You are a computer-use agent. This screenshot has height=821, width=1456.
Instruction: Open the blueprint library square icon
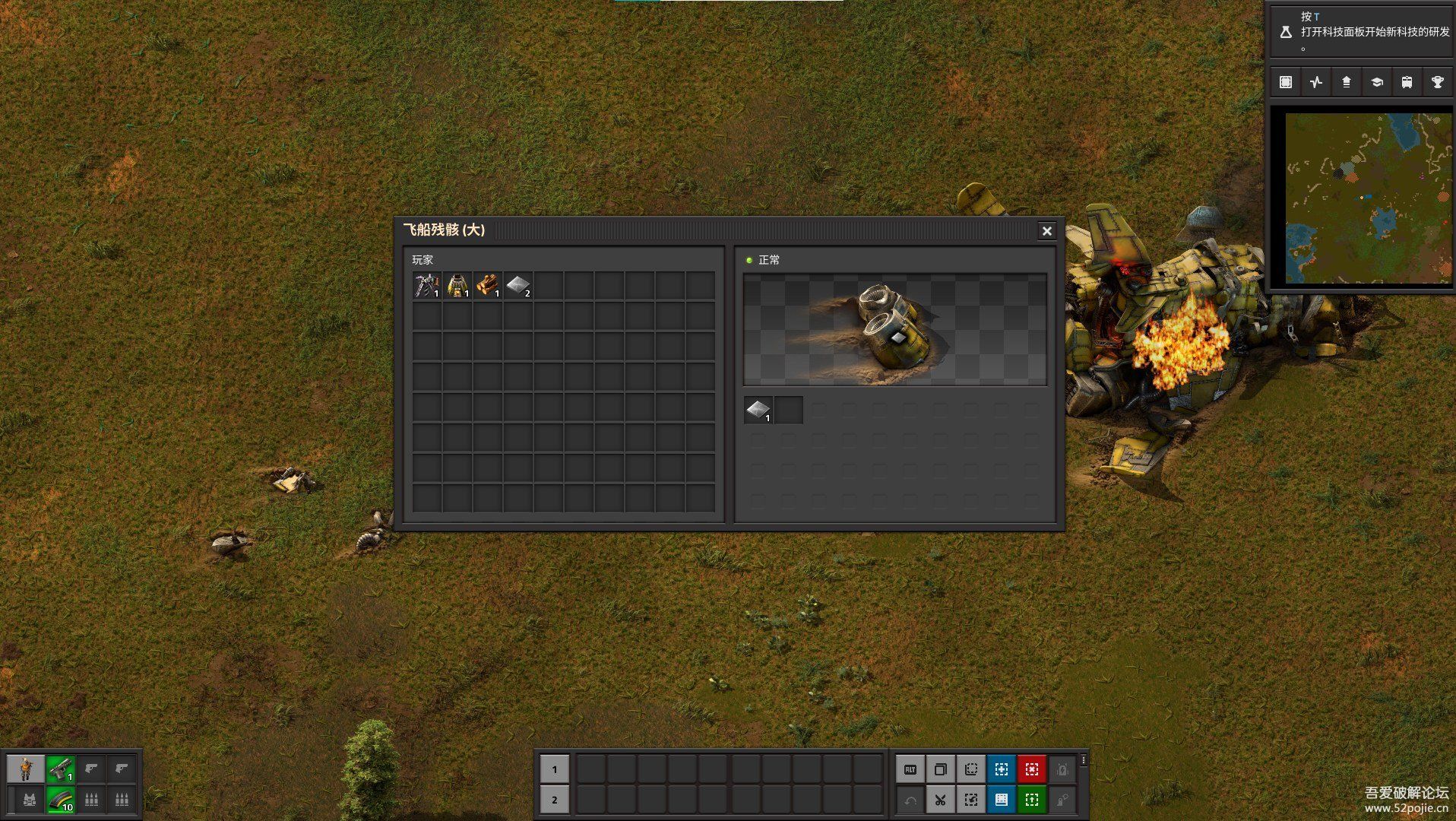[1285, 82]
